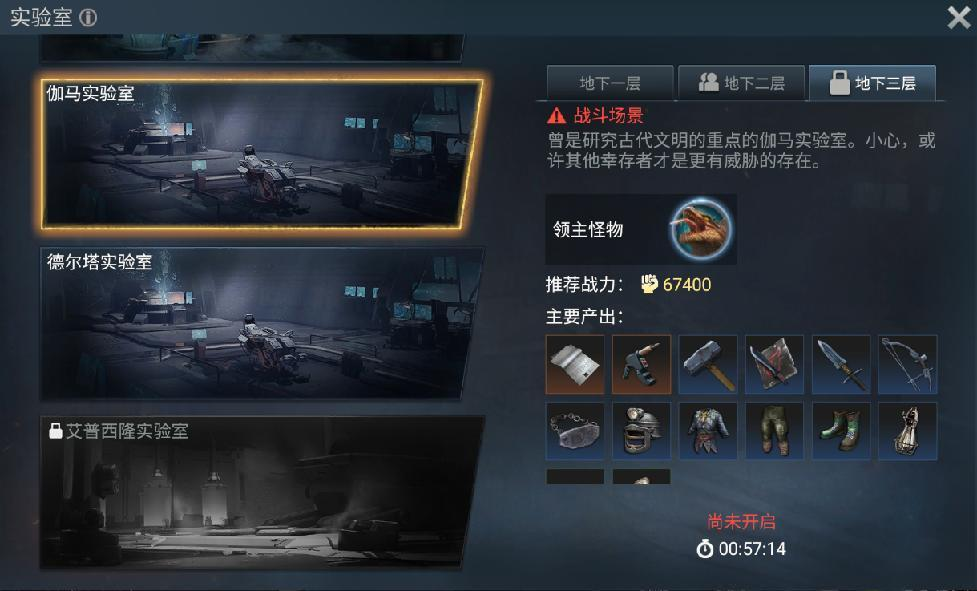Inspect the welding torch tool reward

pyautogui.click(x=641, y=364)
